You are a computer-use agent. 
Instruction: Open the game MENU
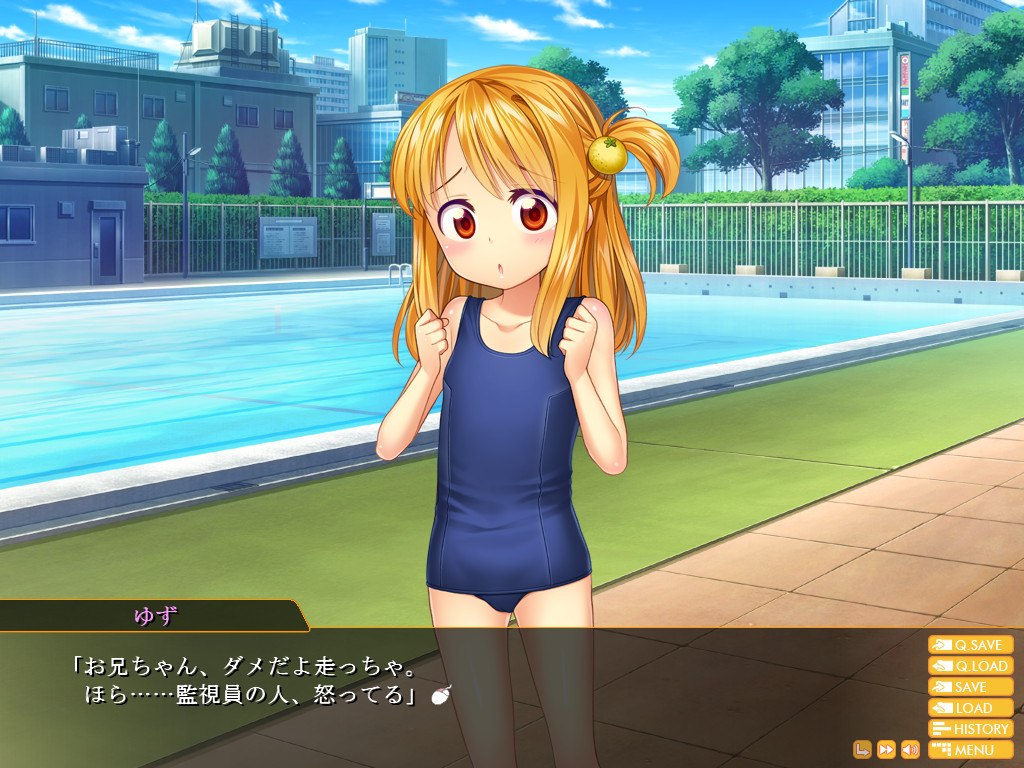click(x=970, y=750)
